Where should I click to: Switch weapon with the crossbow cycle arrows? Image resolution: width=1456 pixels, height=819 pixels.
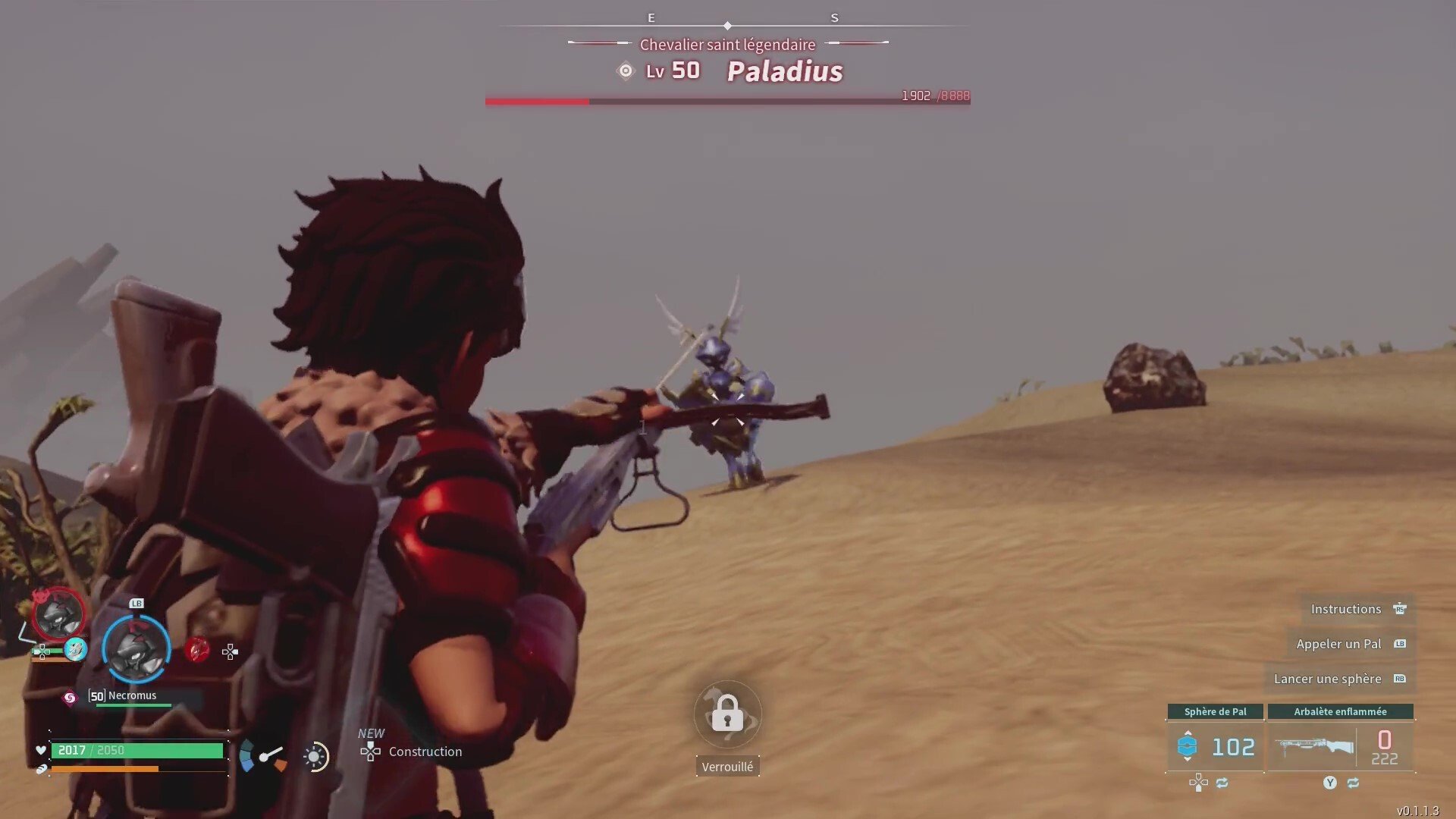click(1353, 783)
